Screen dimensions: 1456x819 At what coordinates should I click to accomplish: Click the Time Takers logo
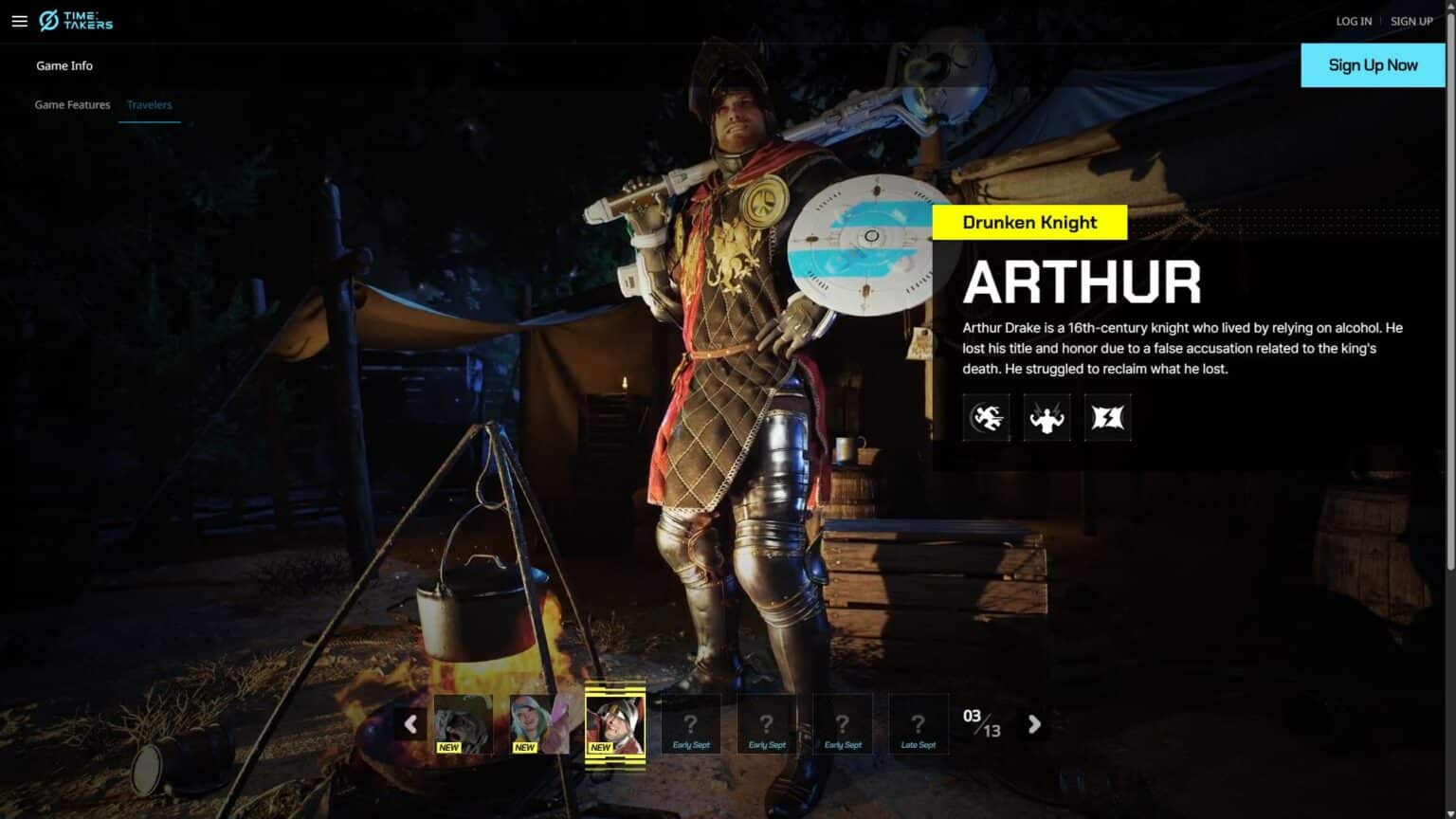(x=76, y=21)
